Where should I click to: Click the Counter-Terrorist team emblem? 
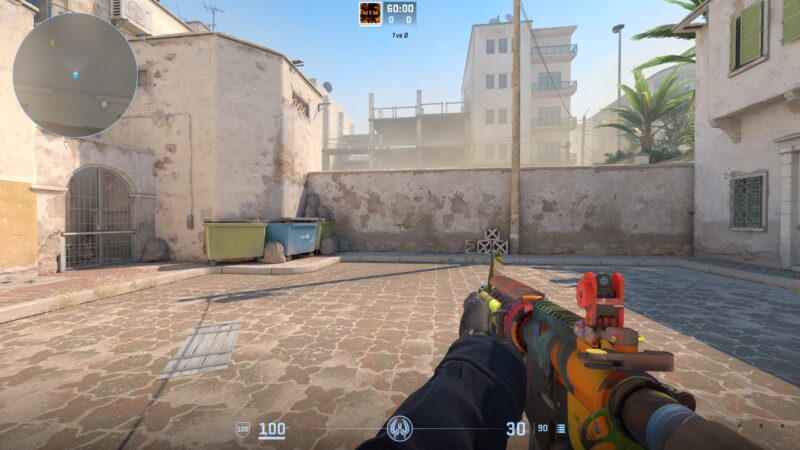pos(400,428)
